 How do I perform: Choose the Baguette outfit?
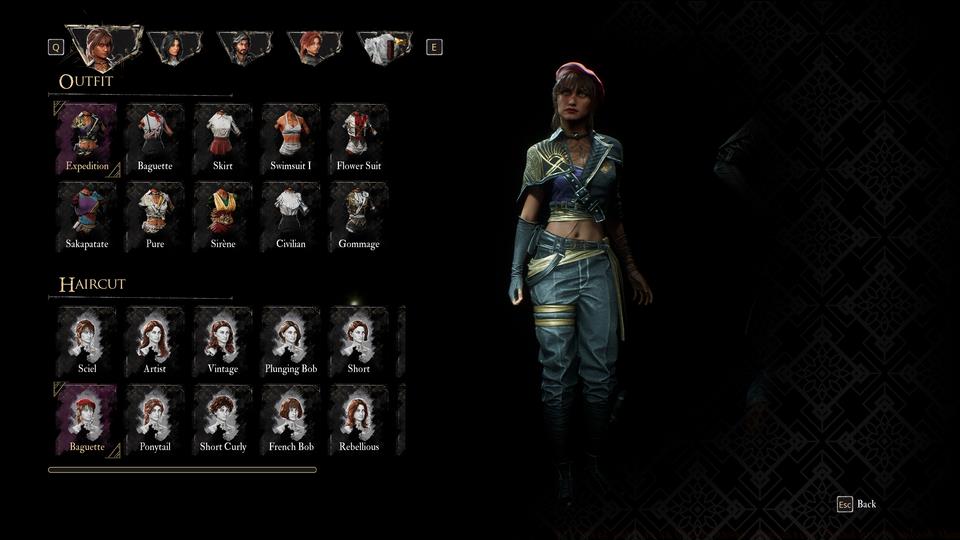[155, 138]
